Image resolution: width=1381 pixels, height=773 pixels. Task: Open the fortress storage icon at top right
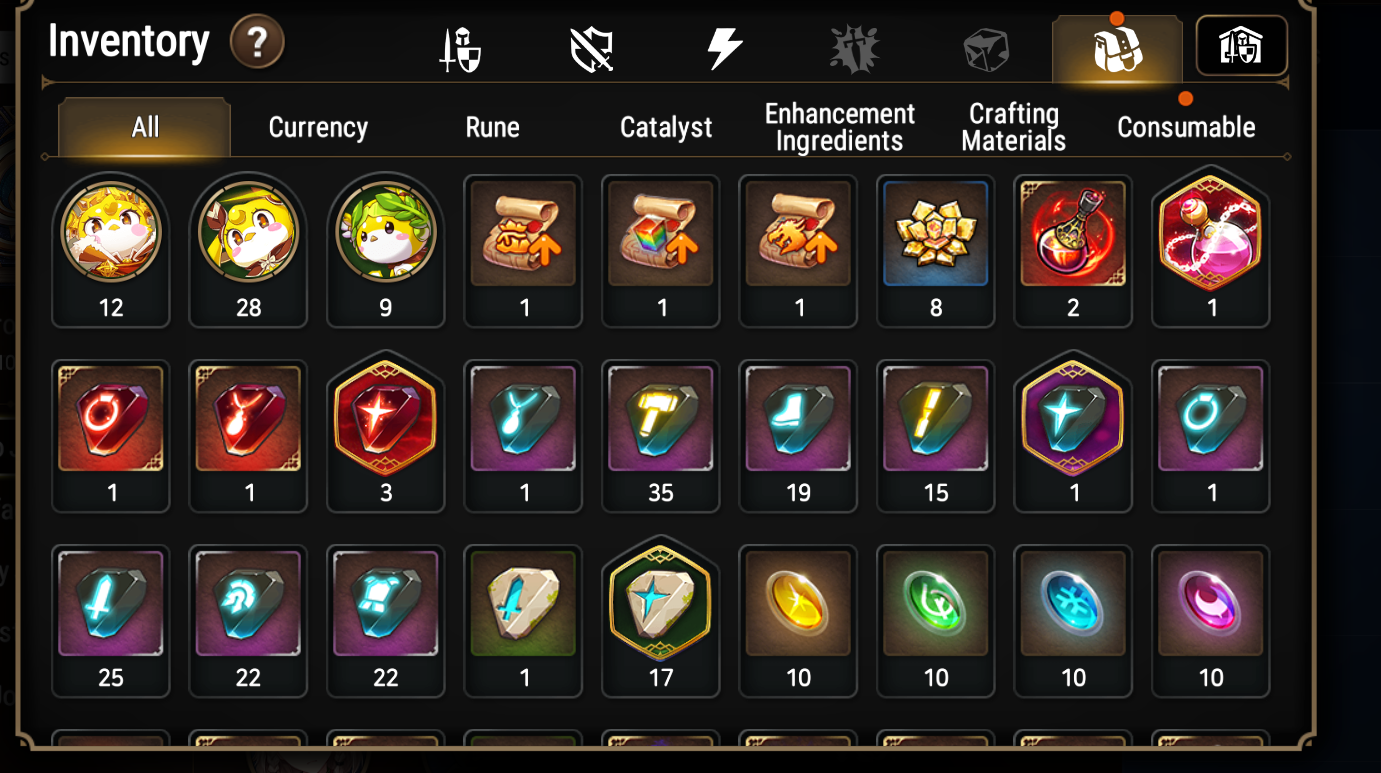click(1240, 45)
